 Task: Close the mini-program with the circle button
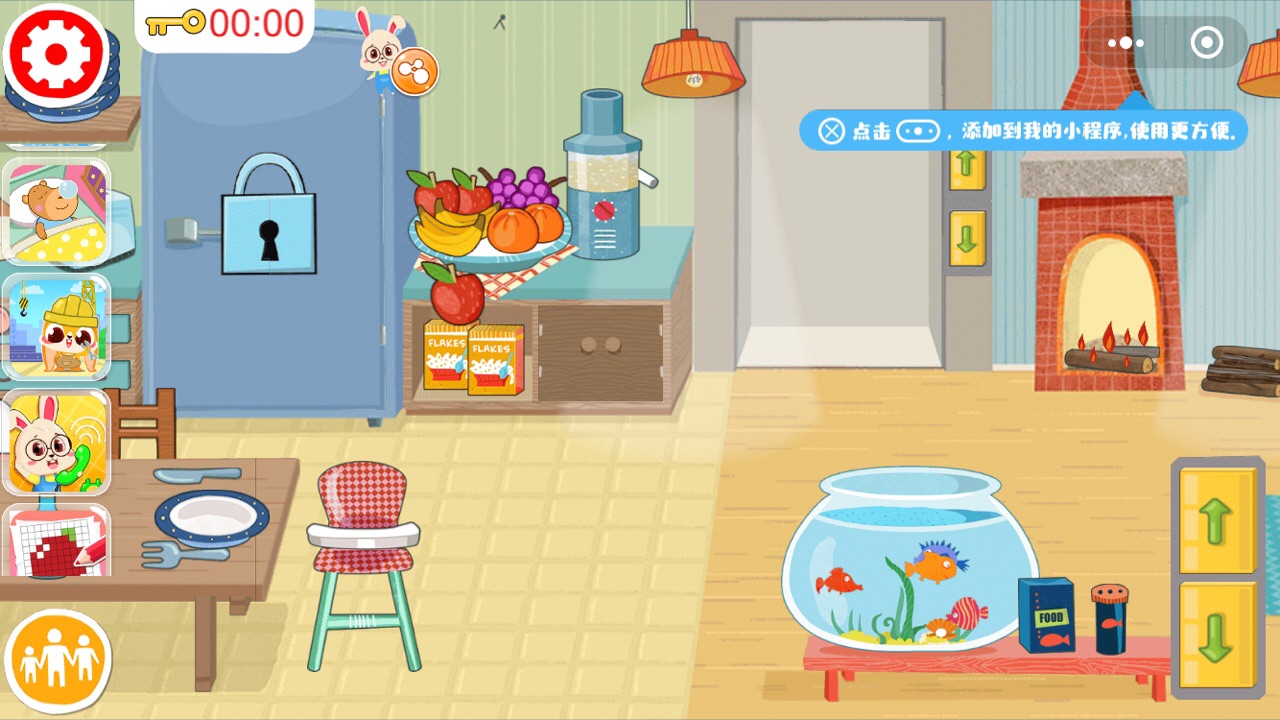[x=1207, y=43]
